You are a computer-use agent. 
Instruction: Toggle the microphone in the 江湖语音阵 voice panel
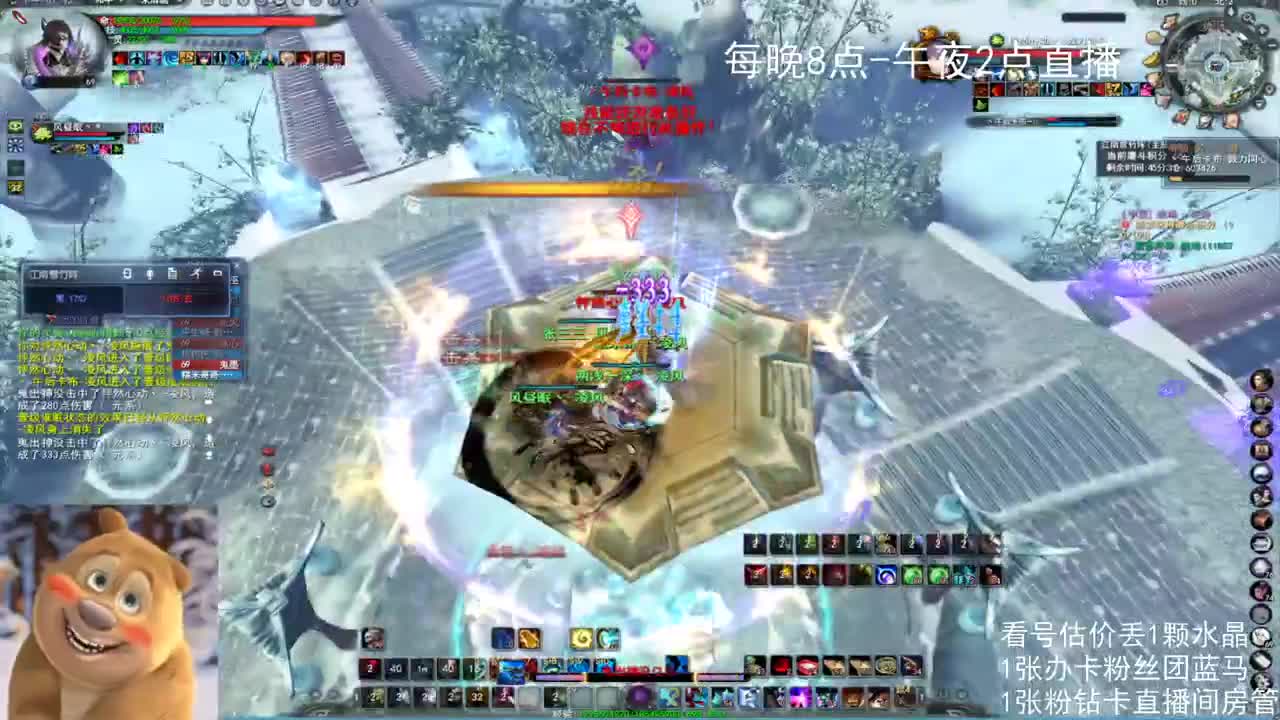tap(149, 274)
